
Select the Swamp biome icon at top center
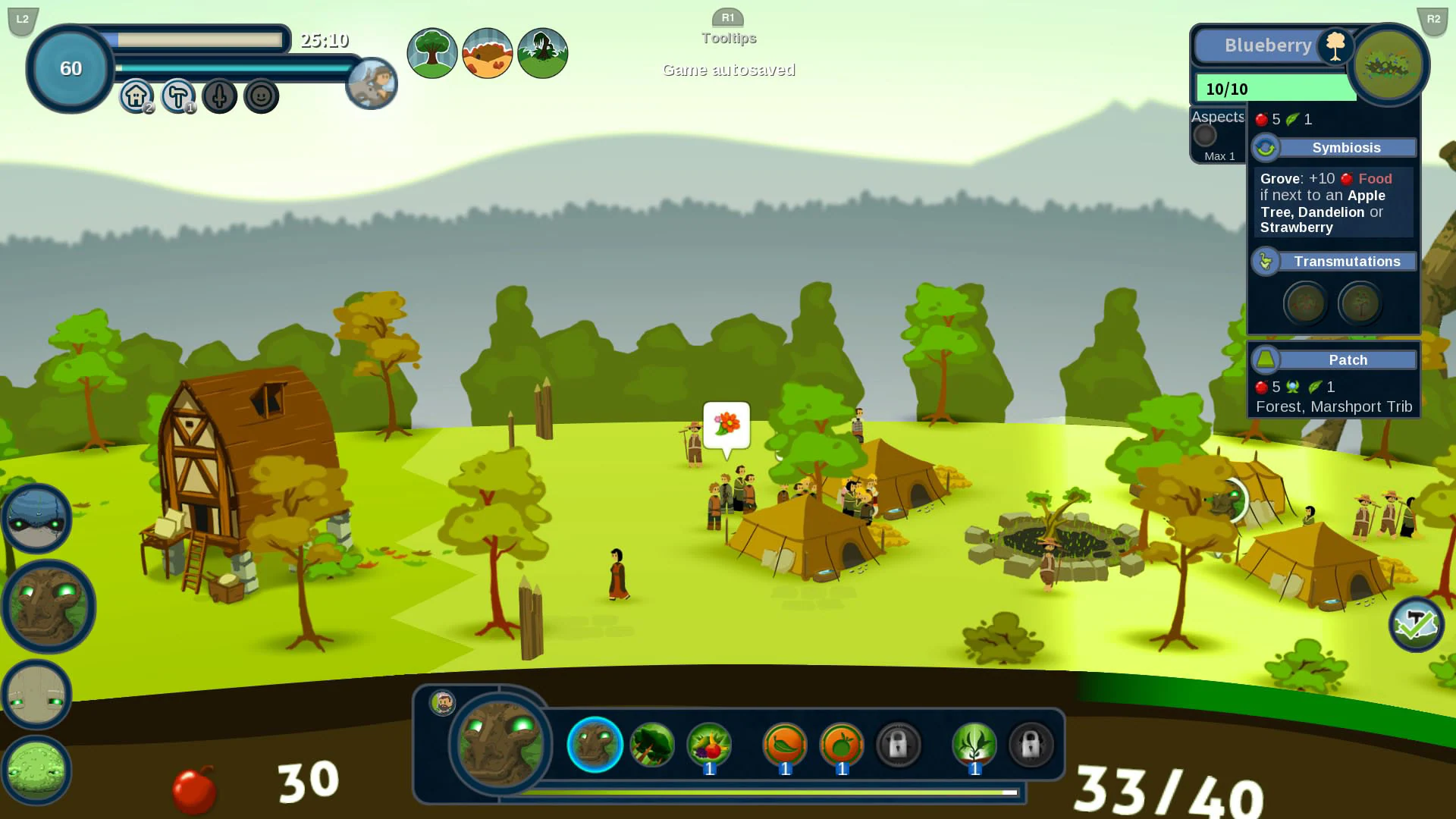[543, 52]
